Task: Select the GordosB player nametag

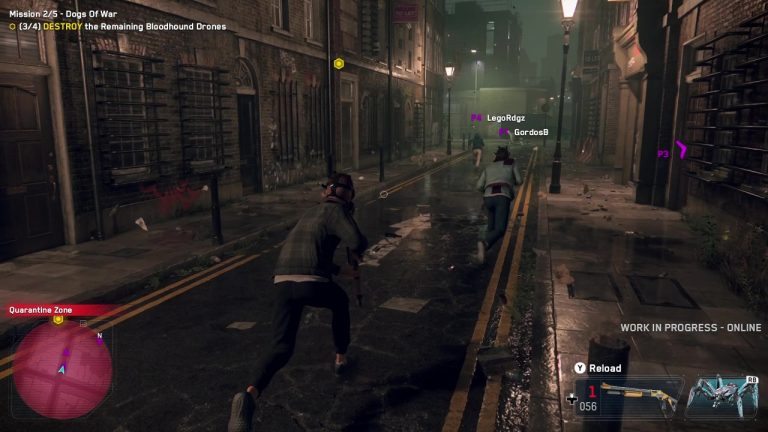Action: (x=530, y=132)
